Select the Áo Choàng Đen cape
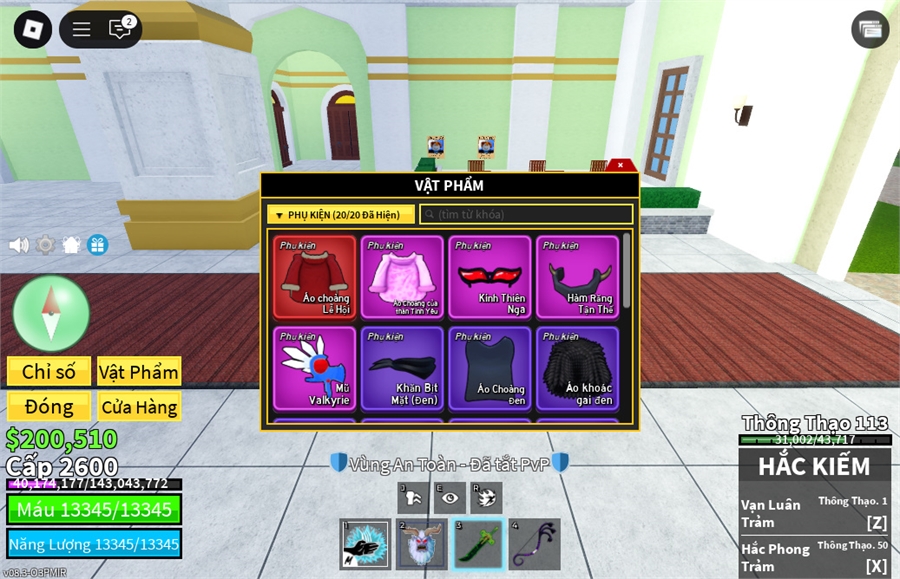 [489, 368]
